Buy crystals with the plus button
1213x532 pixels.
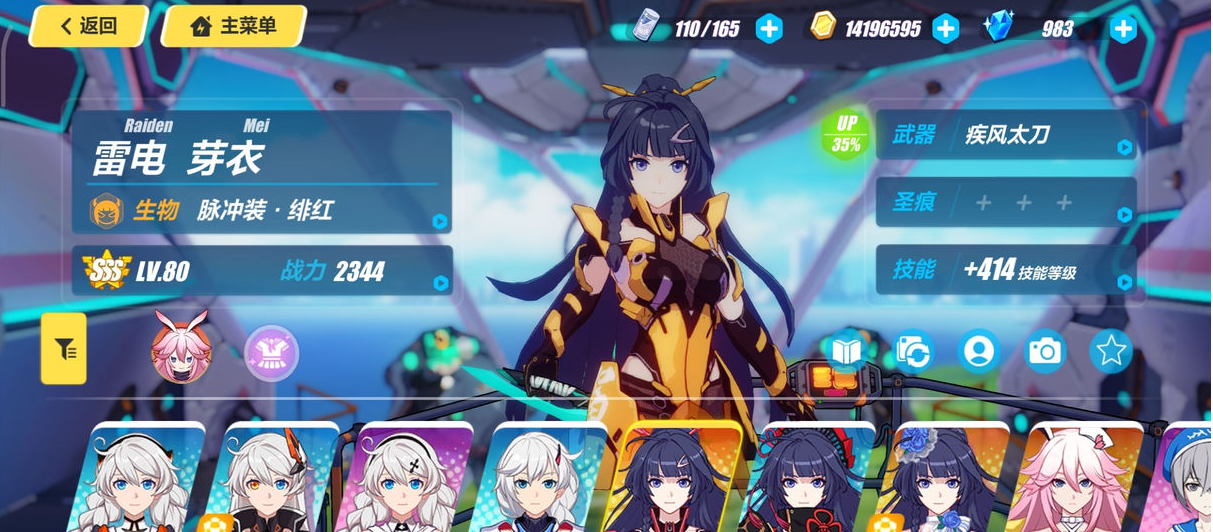(x=1123, y=28)
